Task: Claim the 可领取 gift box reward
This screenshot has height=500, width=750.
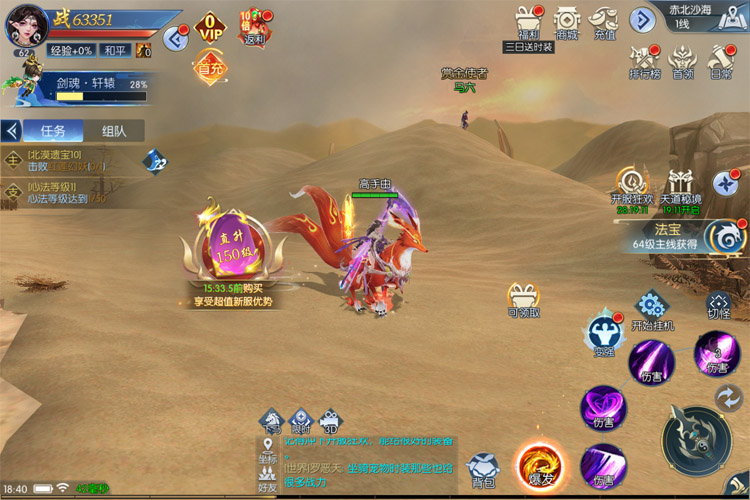Action: point(523,298)
